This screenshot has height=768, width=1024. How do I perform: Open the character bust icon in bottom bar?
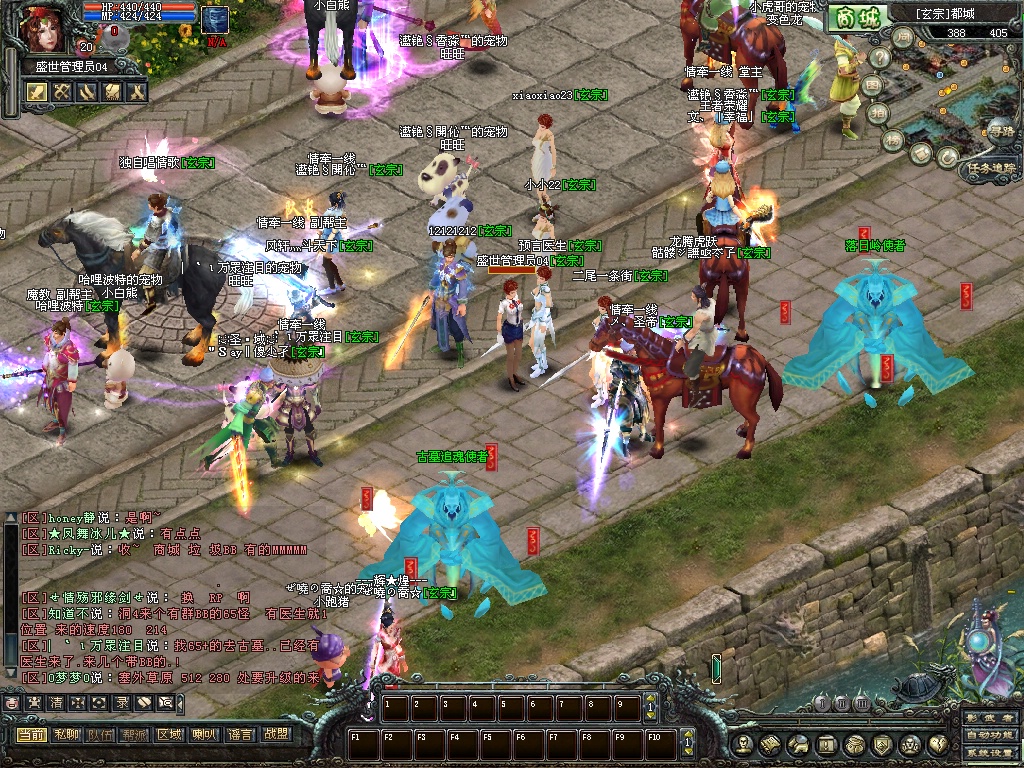741,744
